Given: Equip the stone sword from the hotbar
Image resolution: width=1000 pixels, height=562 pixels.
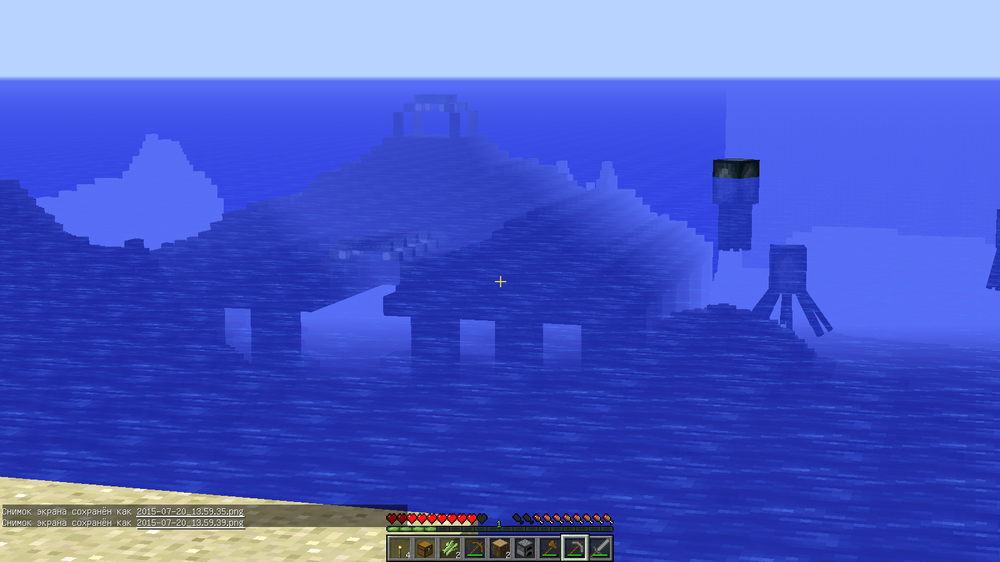Looking at the screenshot, I should click(599, 548).
